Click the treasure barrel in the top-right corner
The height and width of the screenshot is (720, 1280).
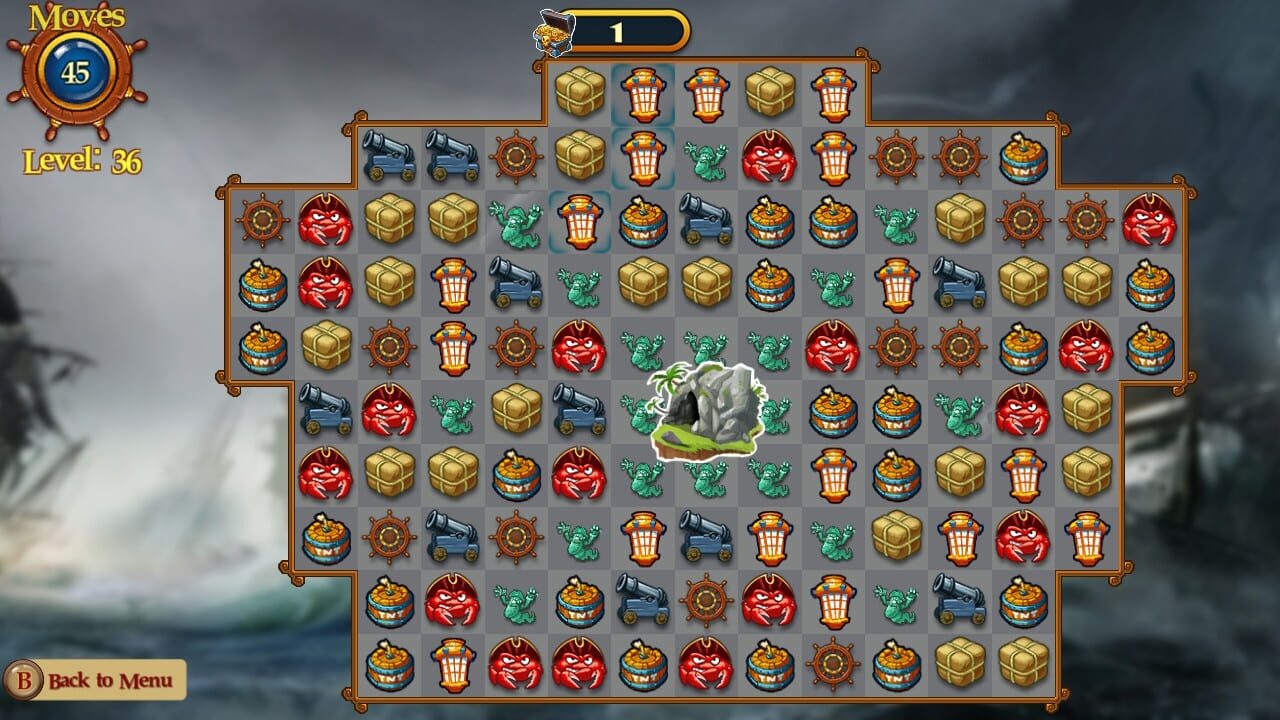1026,156
